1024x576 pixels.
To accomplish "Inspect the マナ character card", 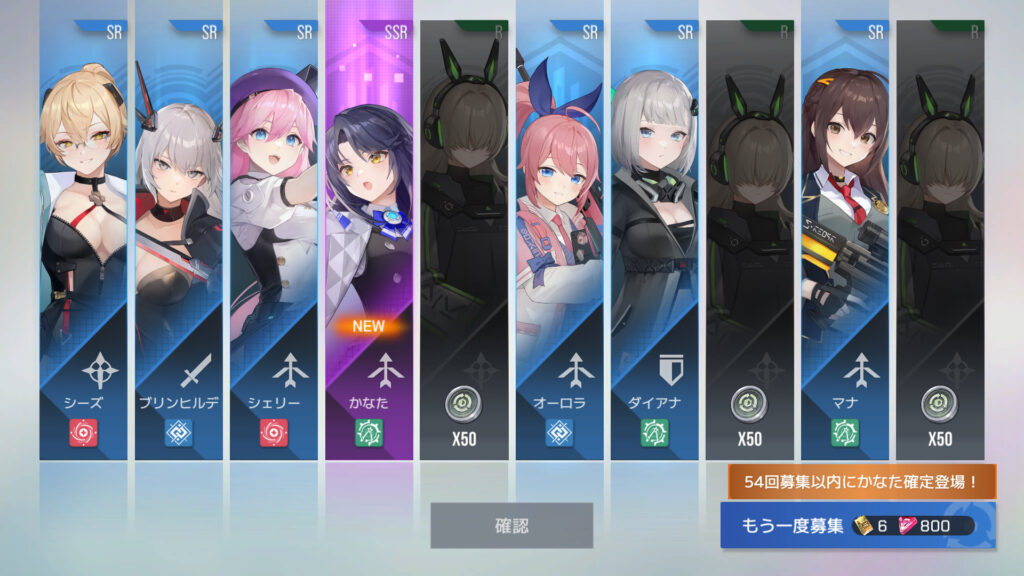I will pyautogui.click(x=845, y=240).
